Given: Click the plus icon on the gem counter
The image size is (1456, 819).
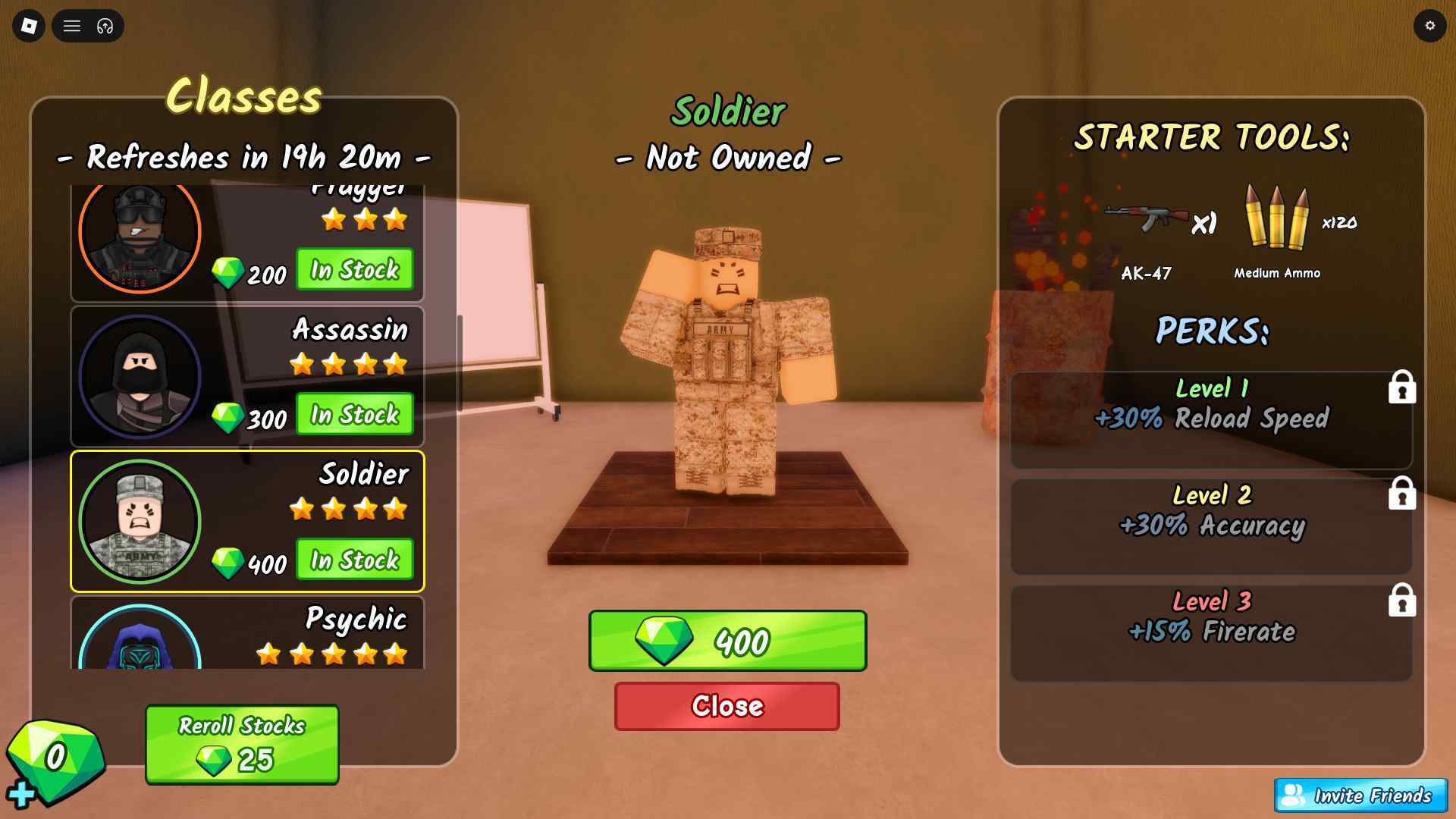Looking at the screenshot, I should pos(21,793).
